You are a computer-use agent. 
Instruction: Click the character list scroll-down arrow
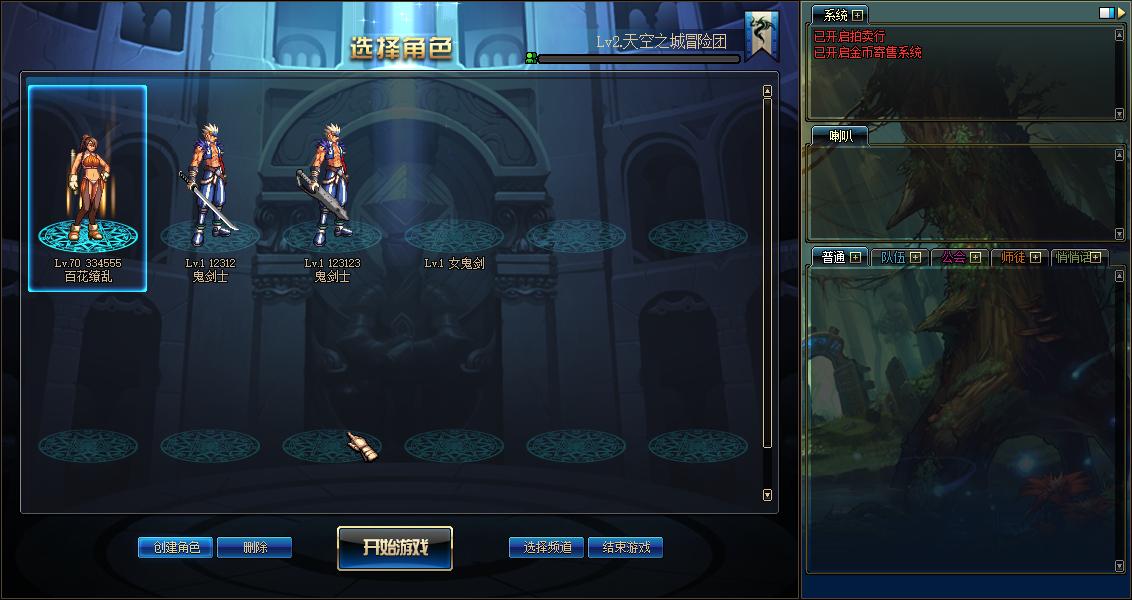(767, 494)
